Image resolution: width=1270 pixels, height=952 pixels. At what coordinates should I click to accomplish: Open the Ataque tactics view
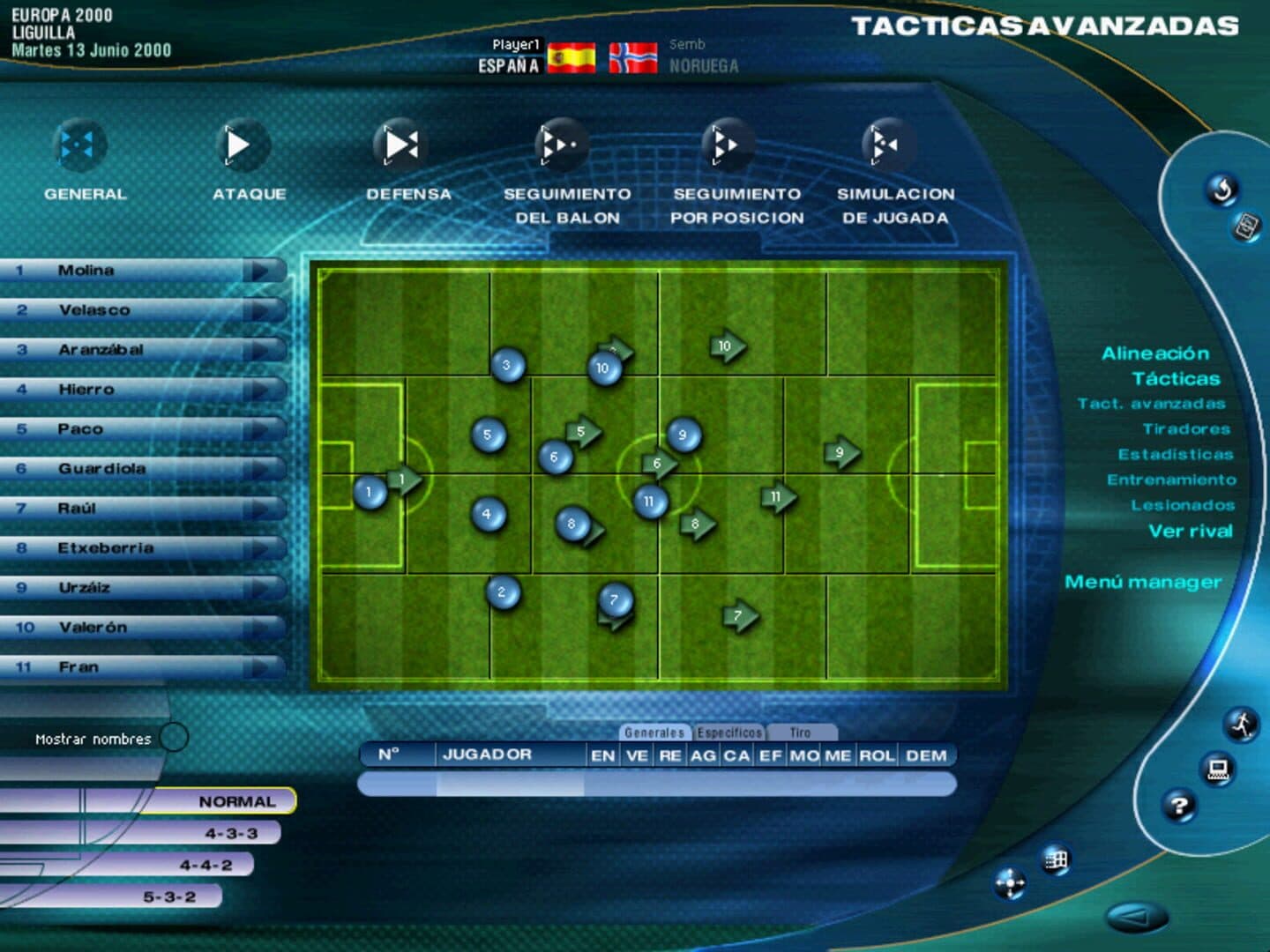pos(240,145)
